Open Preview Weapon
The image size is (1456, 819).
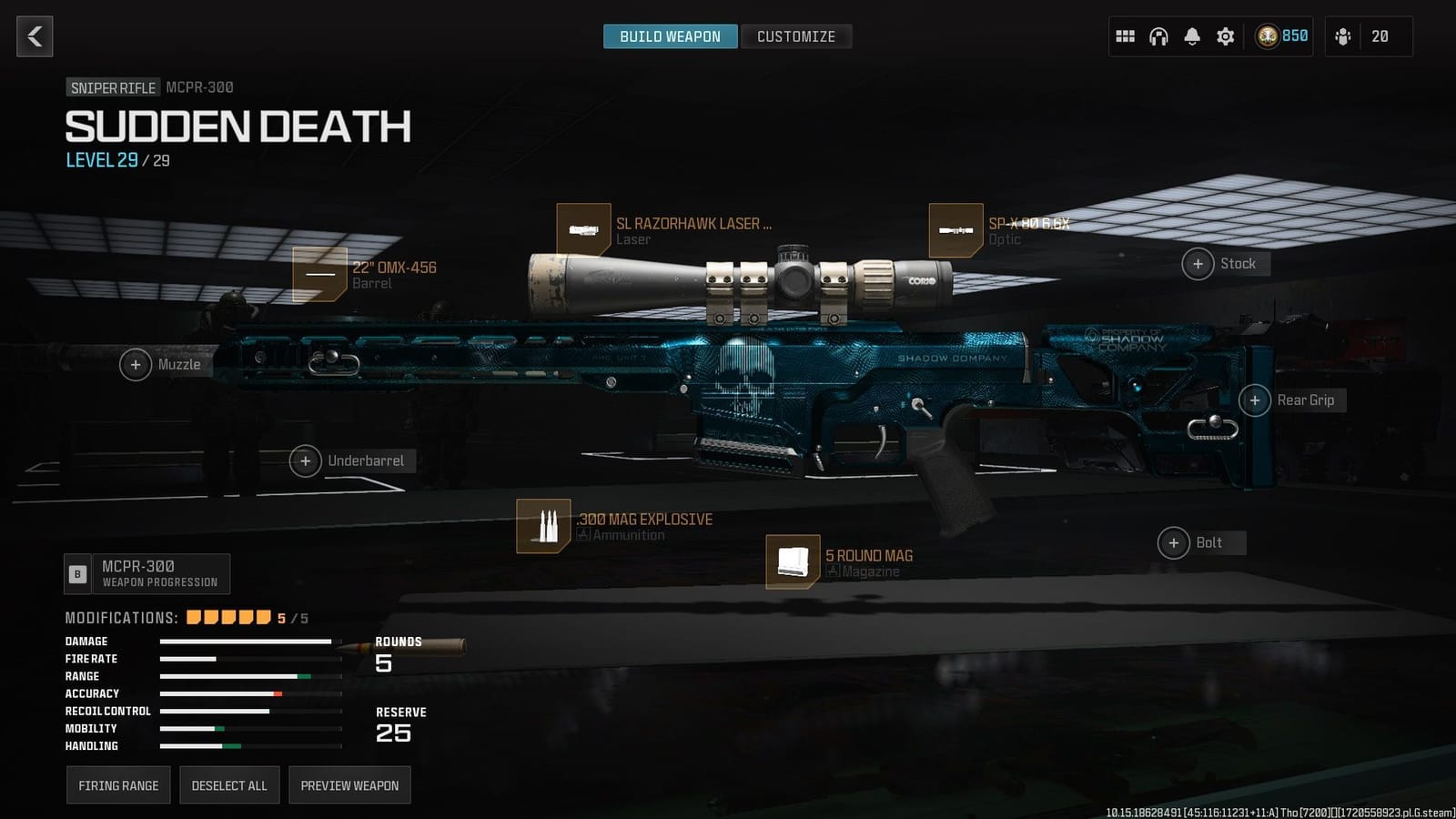click(349, 784)
